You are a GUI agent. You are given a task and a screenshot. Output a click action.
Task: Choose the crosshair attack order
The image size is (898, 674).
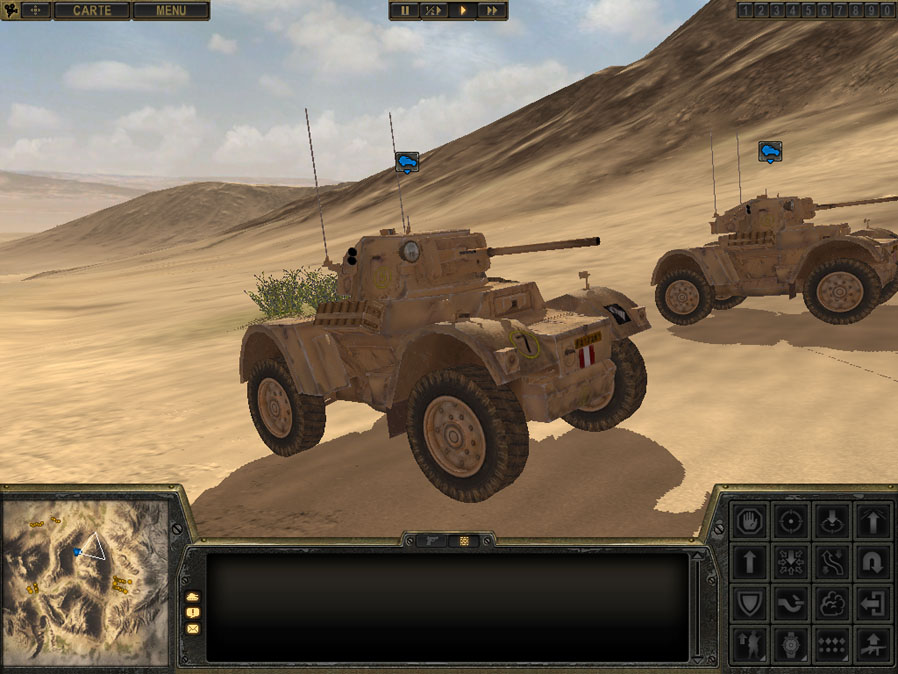[792, 520]
